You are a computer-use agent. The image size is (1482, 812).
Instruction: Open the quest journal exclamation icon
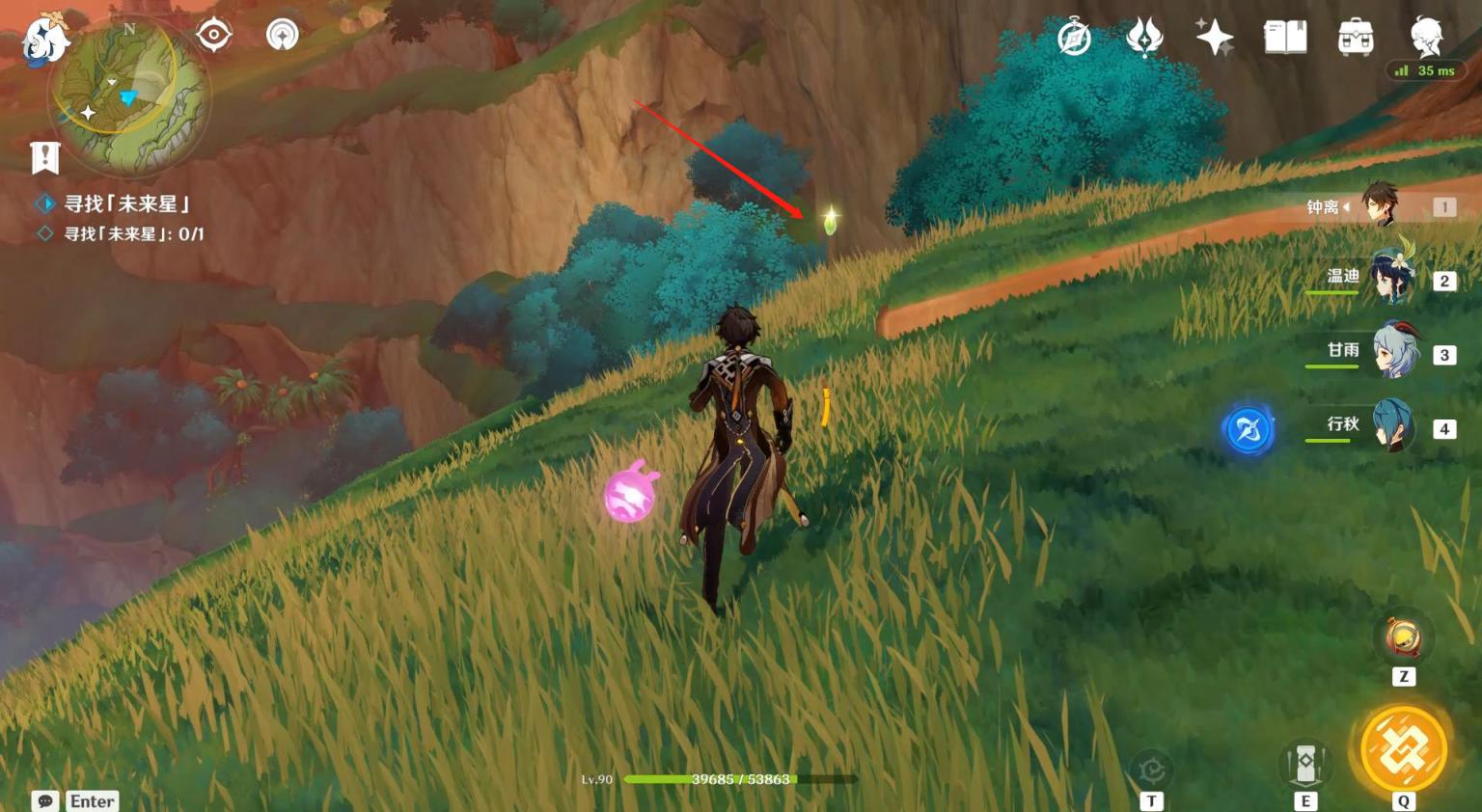[45, 157]
